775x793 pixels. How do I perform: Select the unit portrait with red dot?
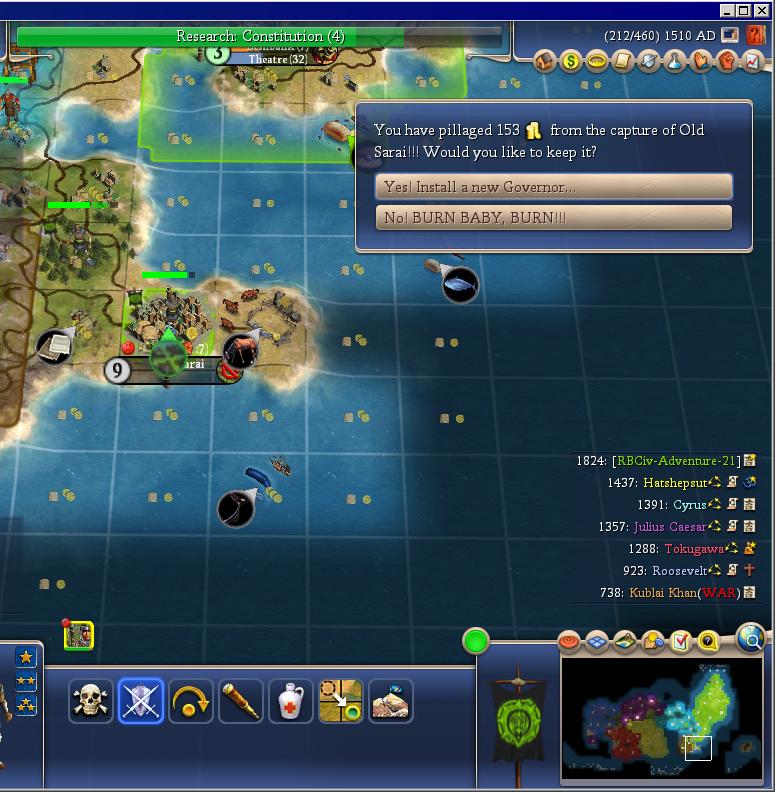click(79, 635)
